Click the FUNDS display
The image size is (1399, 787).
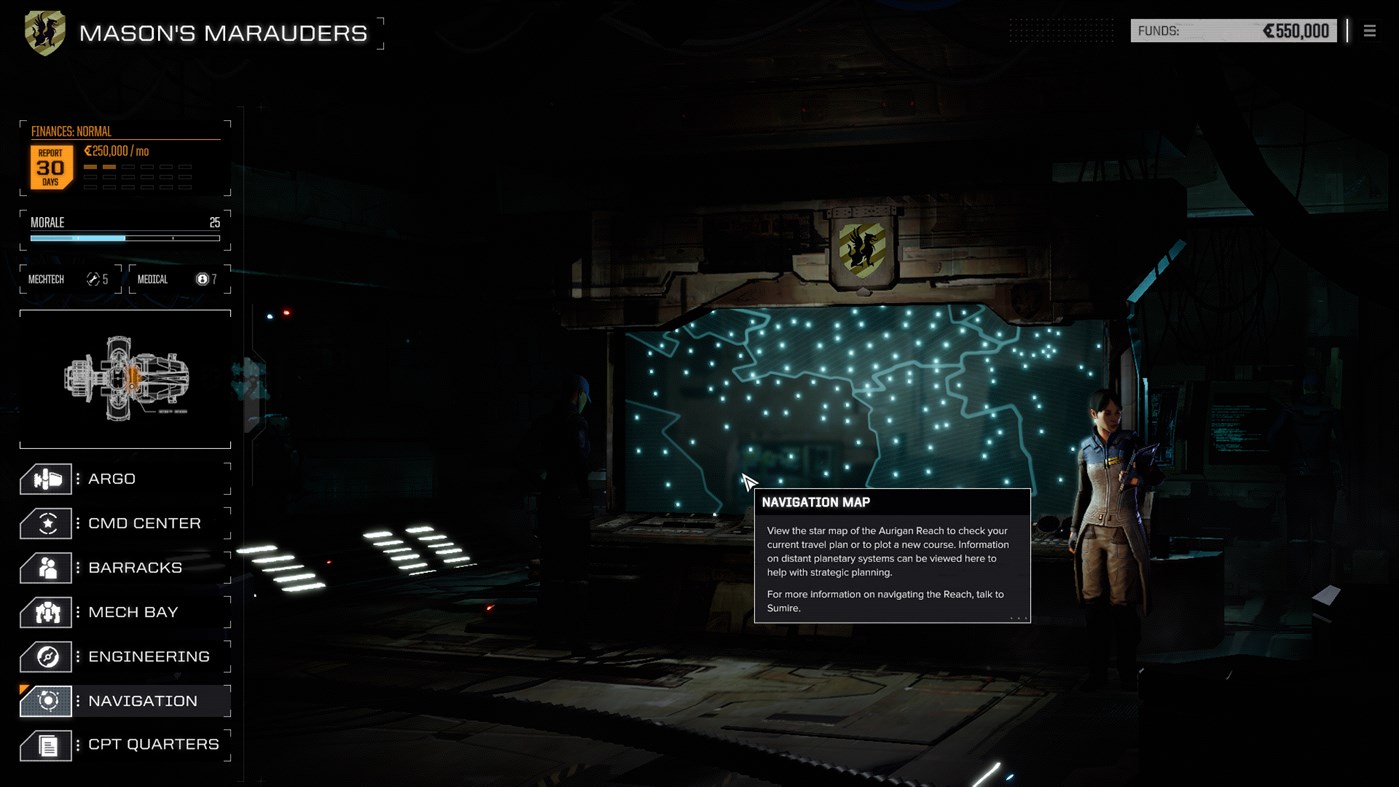[1233, 30]
